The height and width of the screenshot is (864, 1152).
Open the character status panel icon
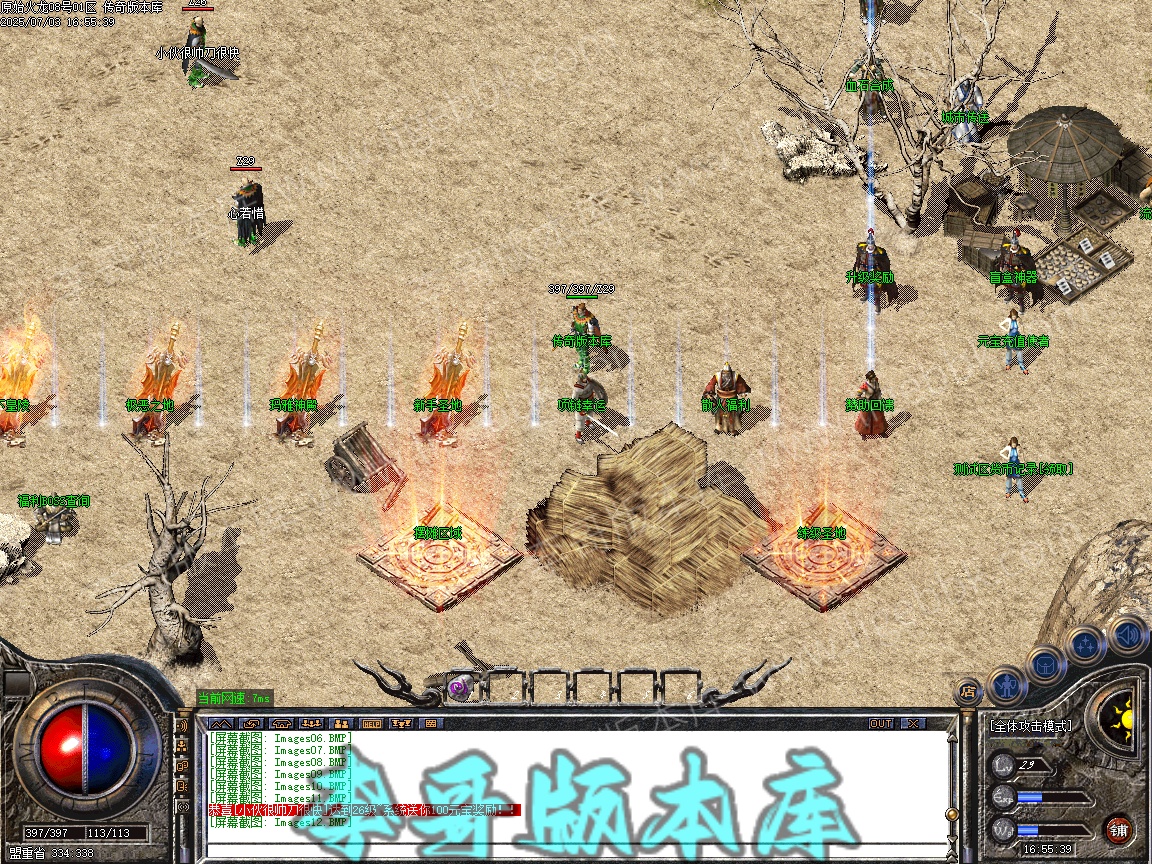(x=1006, y=683)
